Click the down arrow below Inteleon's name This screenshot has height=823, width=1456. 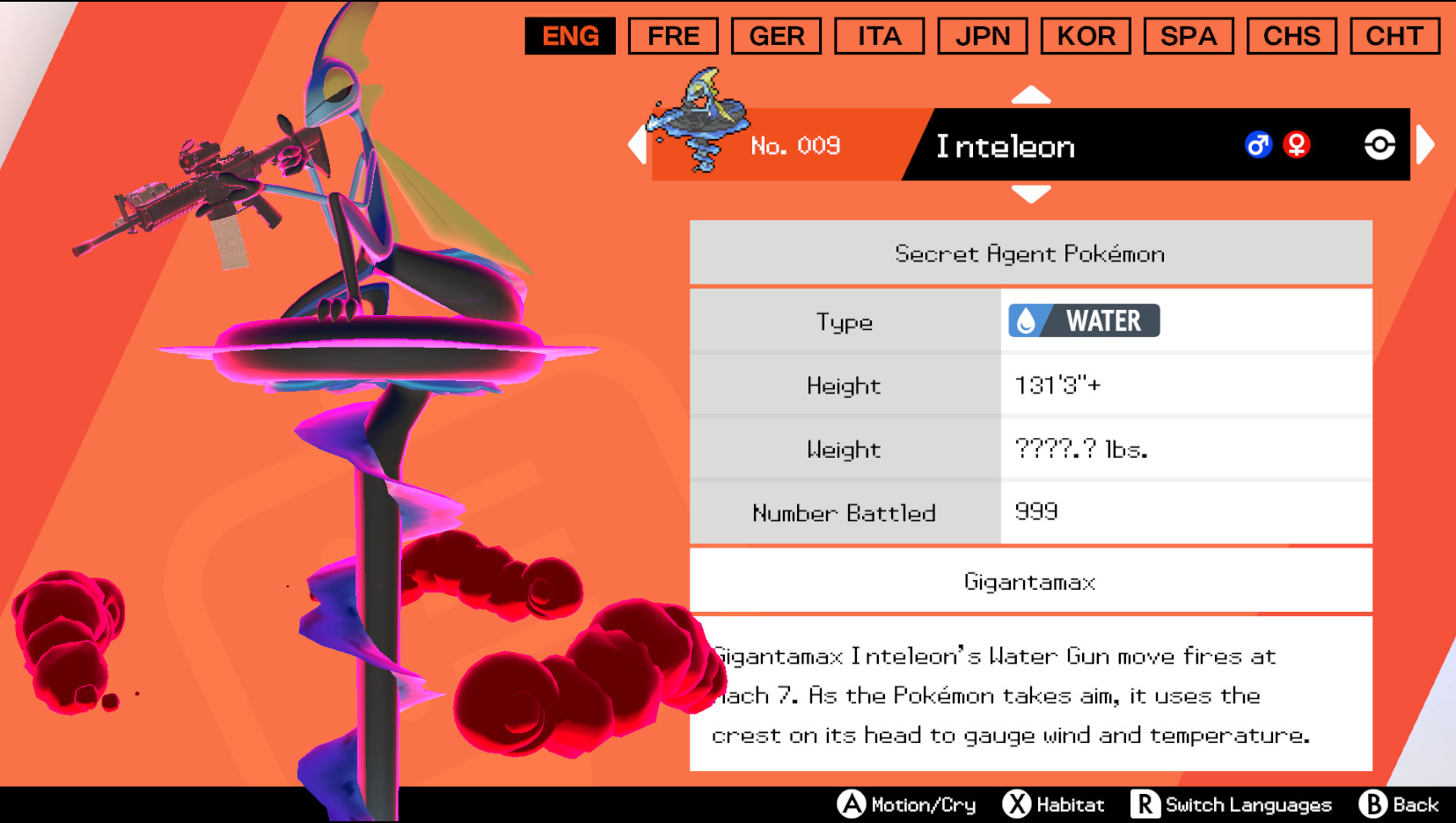pyautogui.click(x=1031, y=192)
